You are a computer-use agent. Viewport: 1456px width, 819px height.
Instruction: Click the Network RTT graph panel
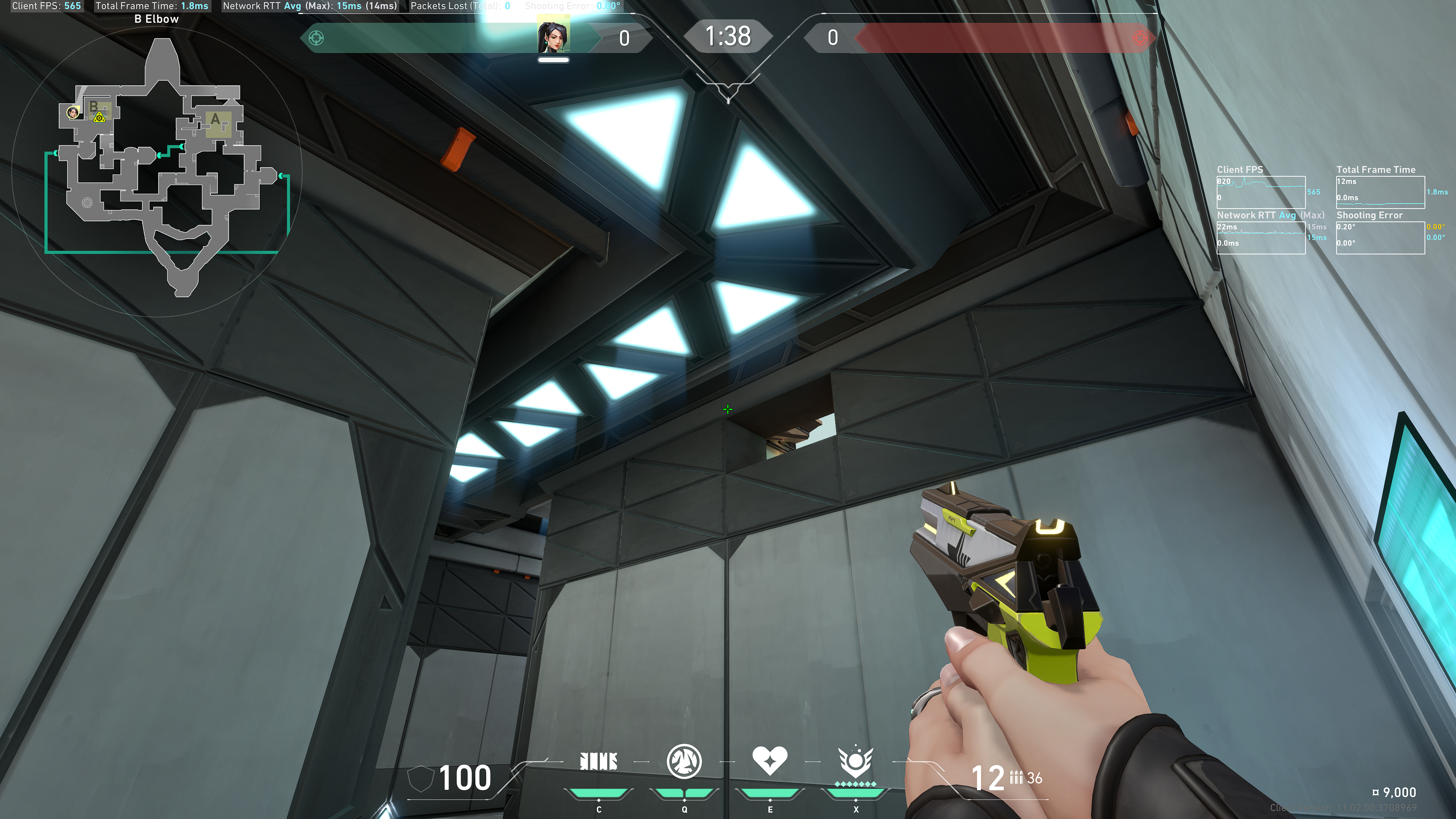coord(1260,237)
